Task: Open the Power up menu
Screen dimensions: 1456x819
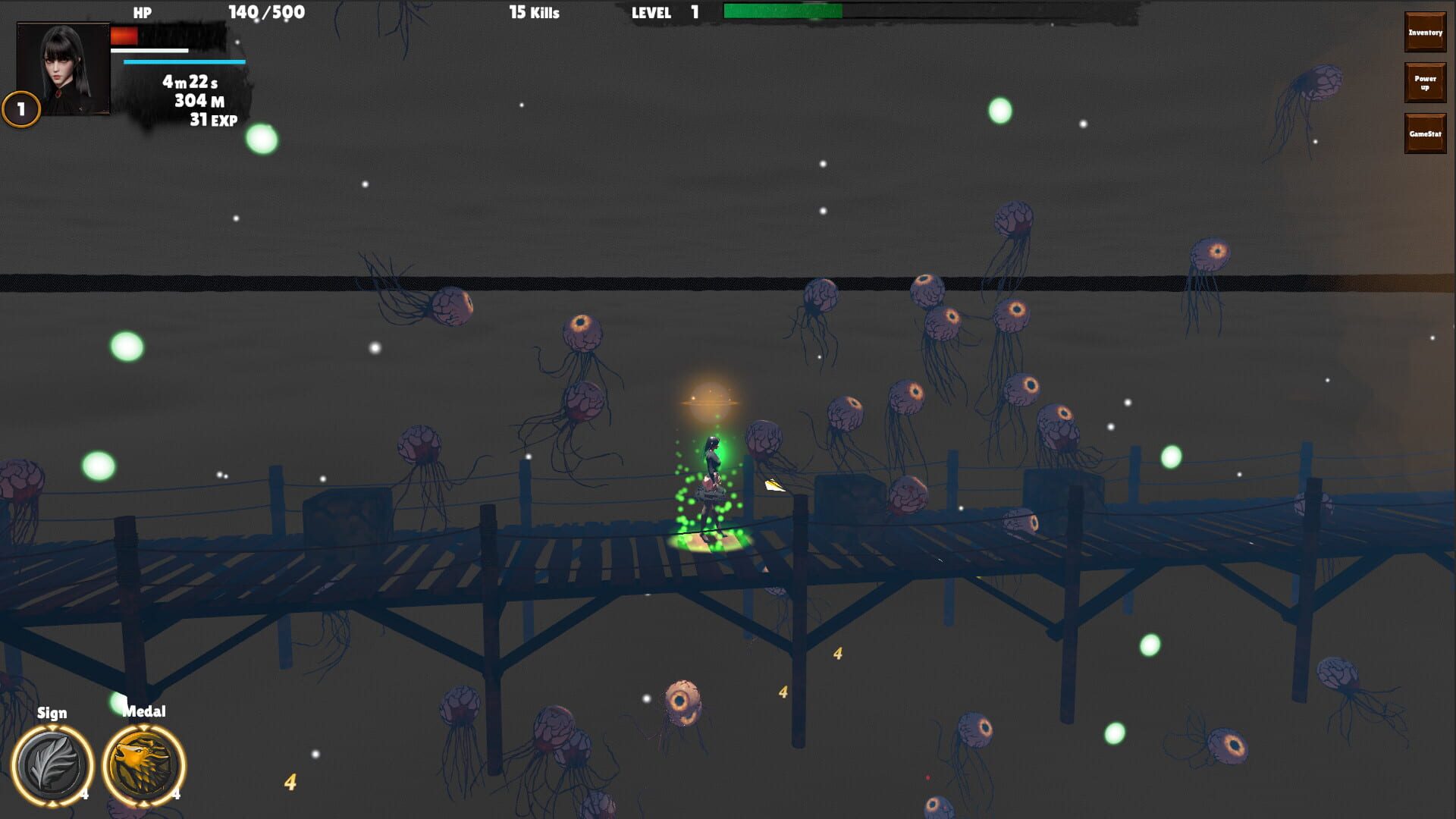Action: [1424, 82]
